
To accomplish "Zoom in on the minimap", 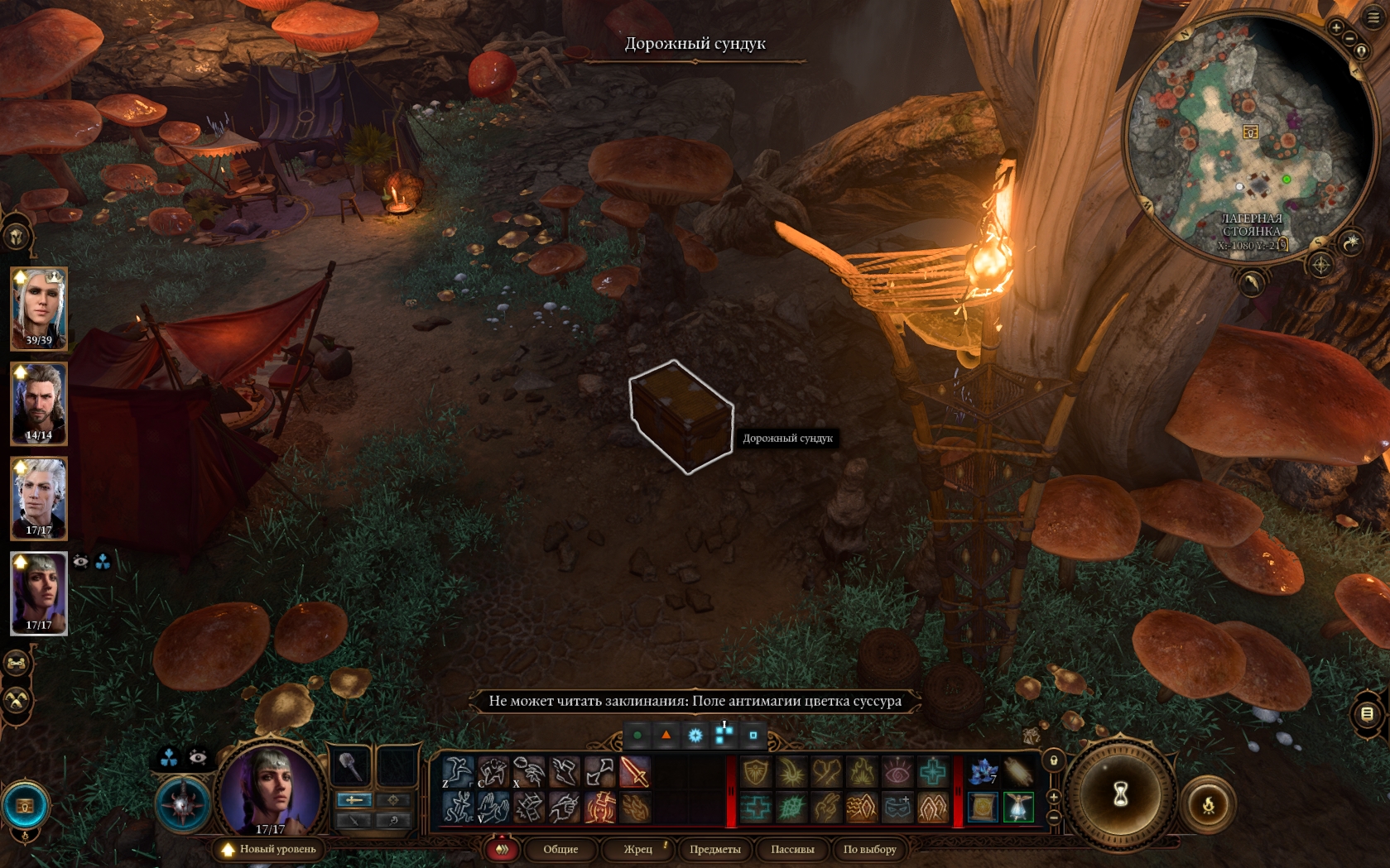I will [1335, 28].
